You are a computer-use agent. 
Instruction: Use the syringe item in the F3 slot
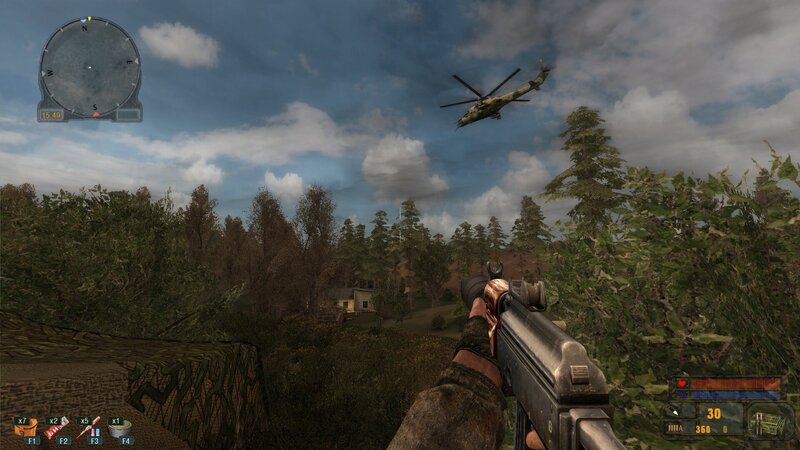click(90, 428)
